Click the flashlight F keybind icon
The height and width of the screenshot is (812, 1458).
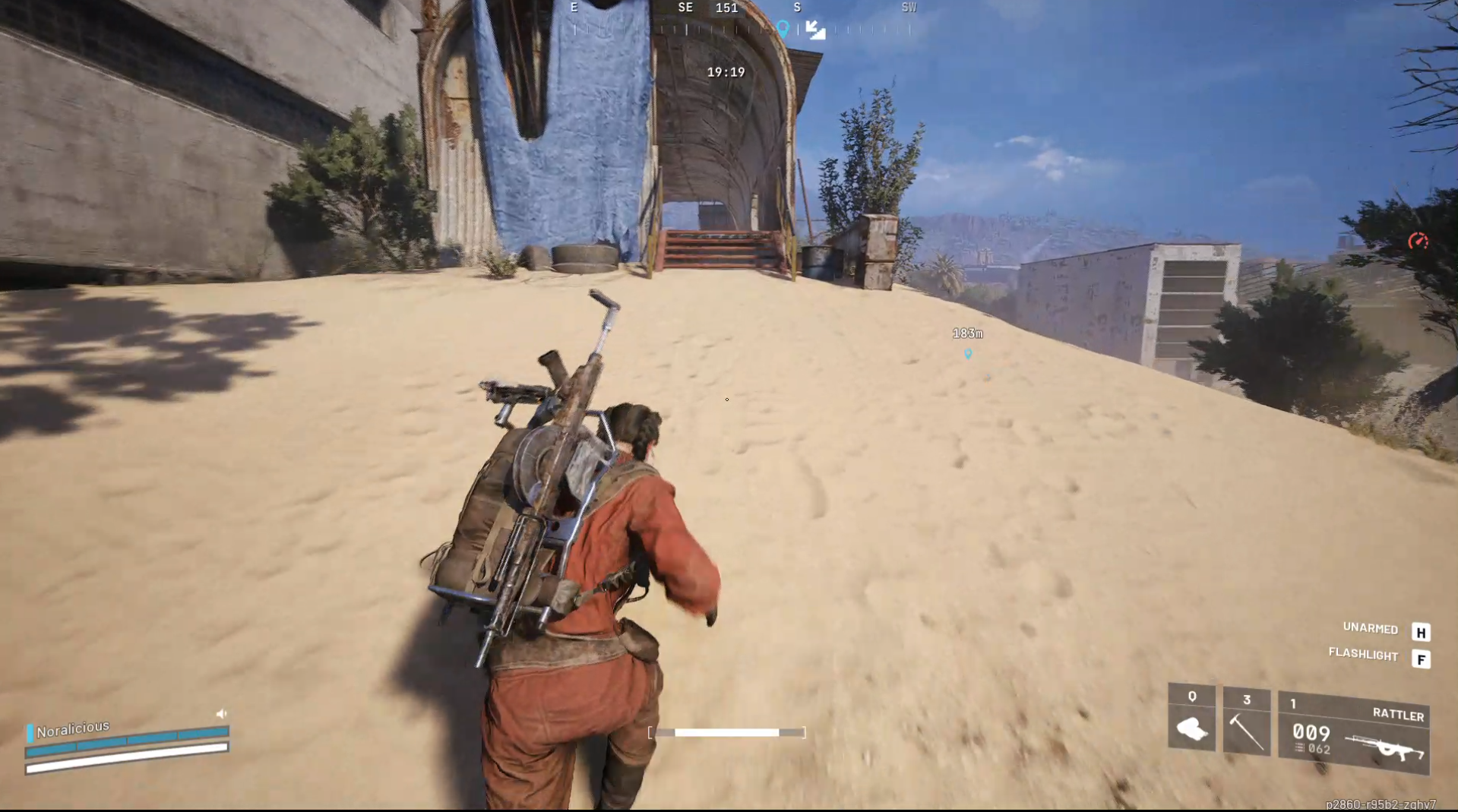1420,656
